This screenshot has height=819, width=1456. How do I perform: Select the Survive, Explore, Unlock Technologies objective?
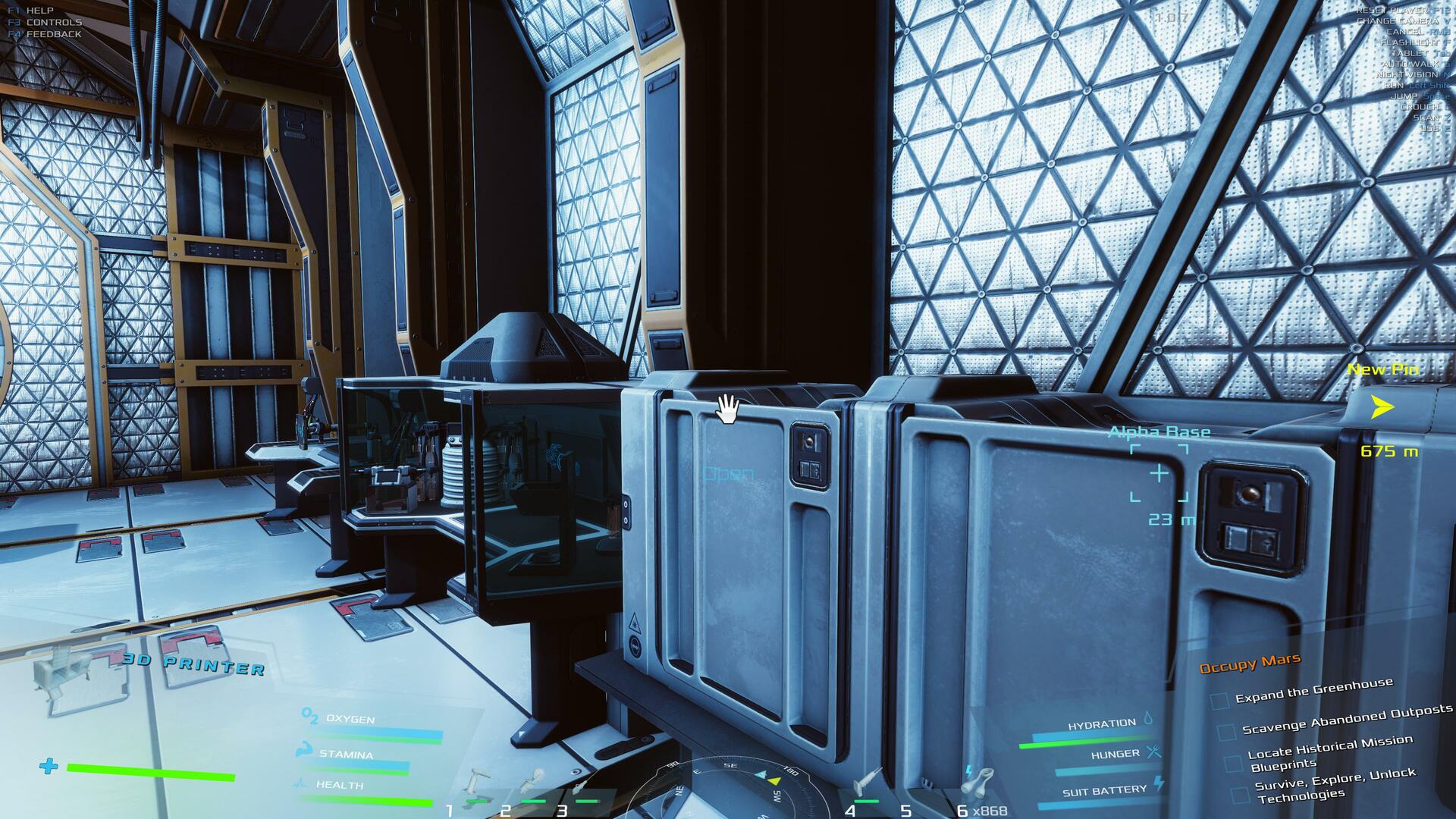1335,784
